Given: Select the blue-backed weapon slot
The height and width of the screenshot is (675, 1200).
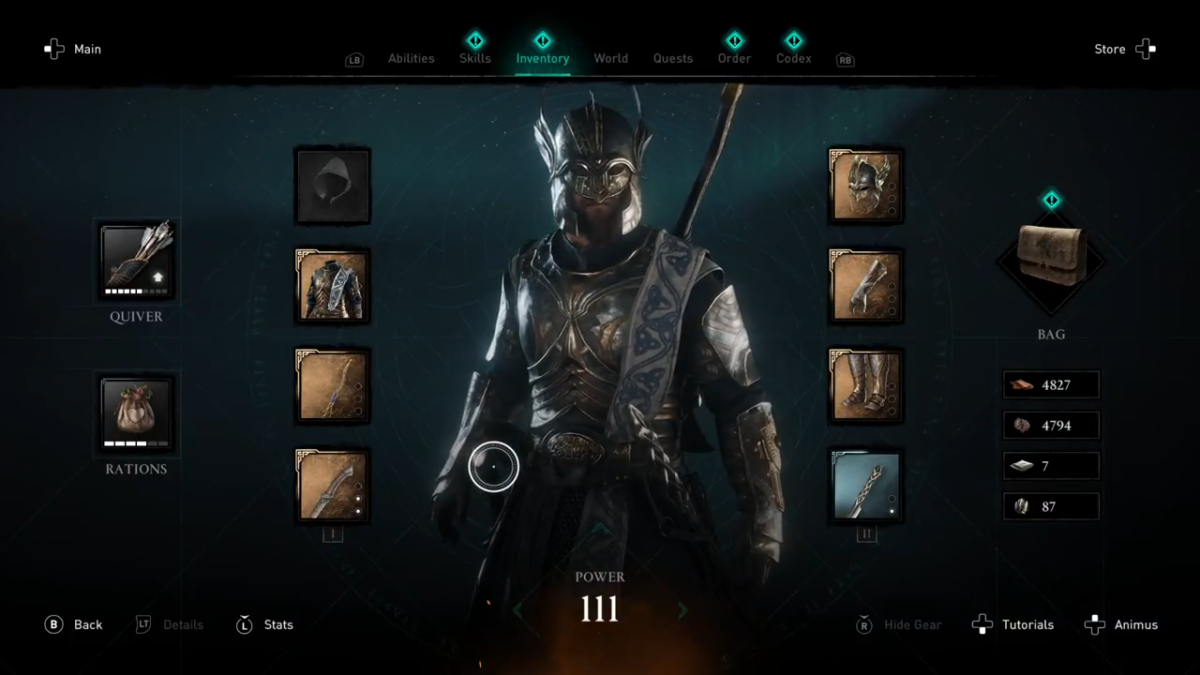Looking at the screenshot, I should [x=866, y=486].
